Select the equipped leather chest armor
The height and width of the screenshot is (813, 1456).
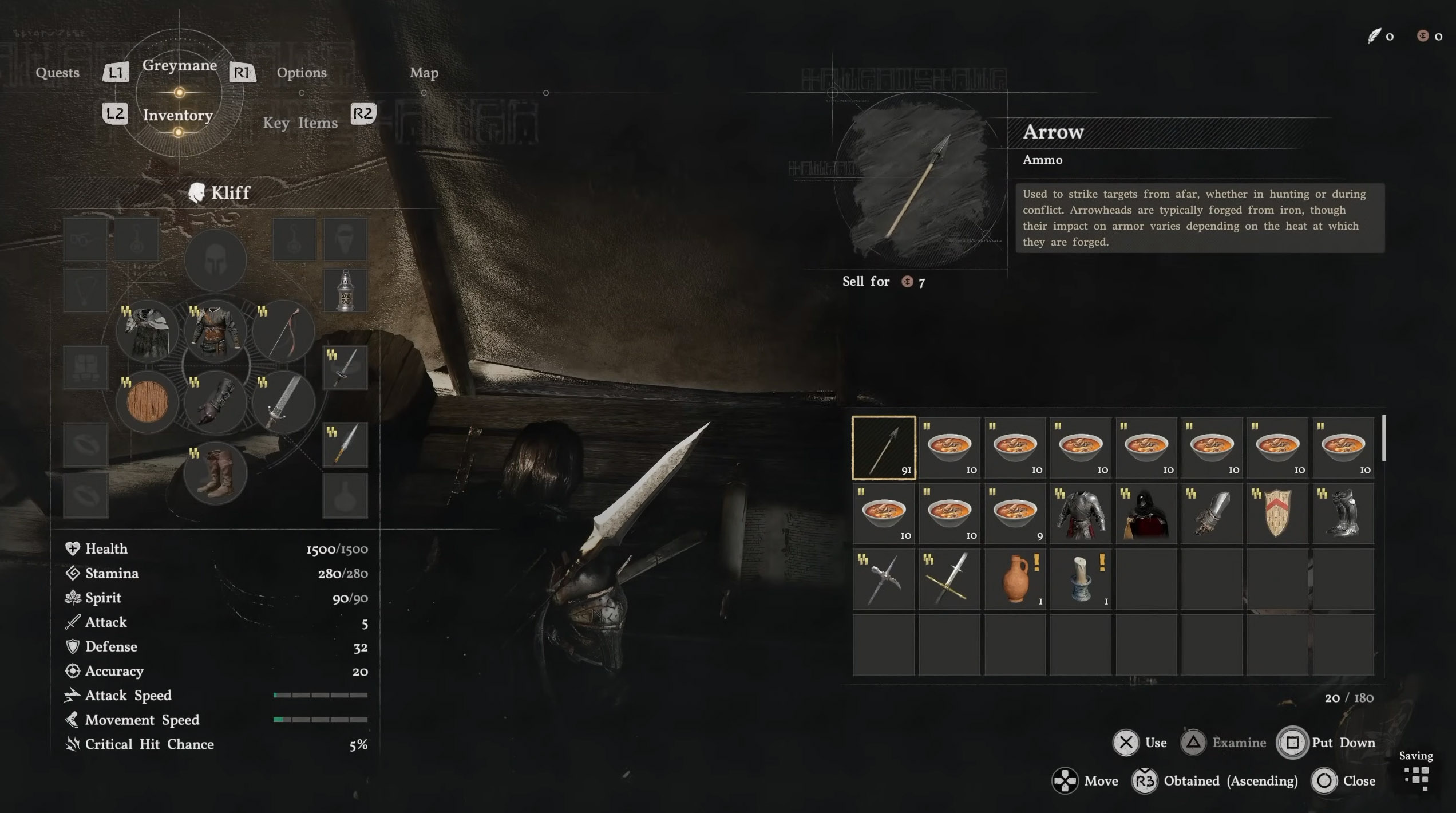[x=215, y=332]
